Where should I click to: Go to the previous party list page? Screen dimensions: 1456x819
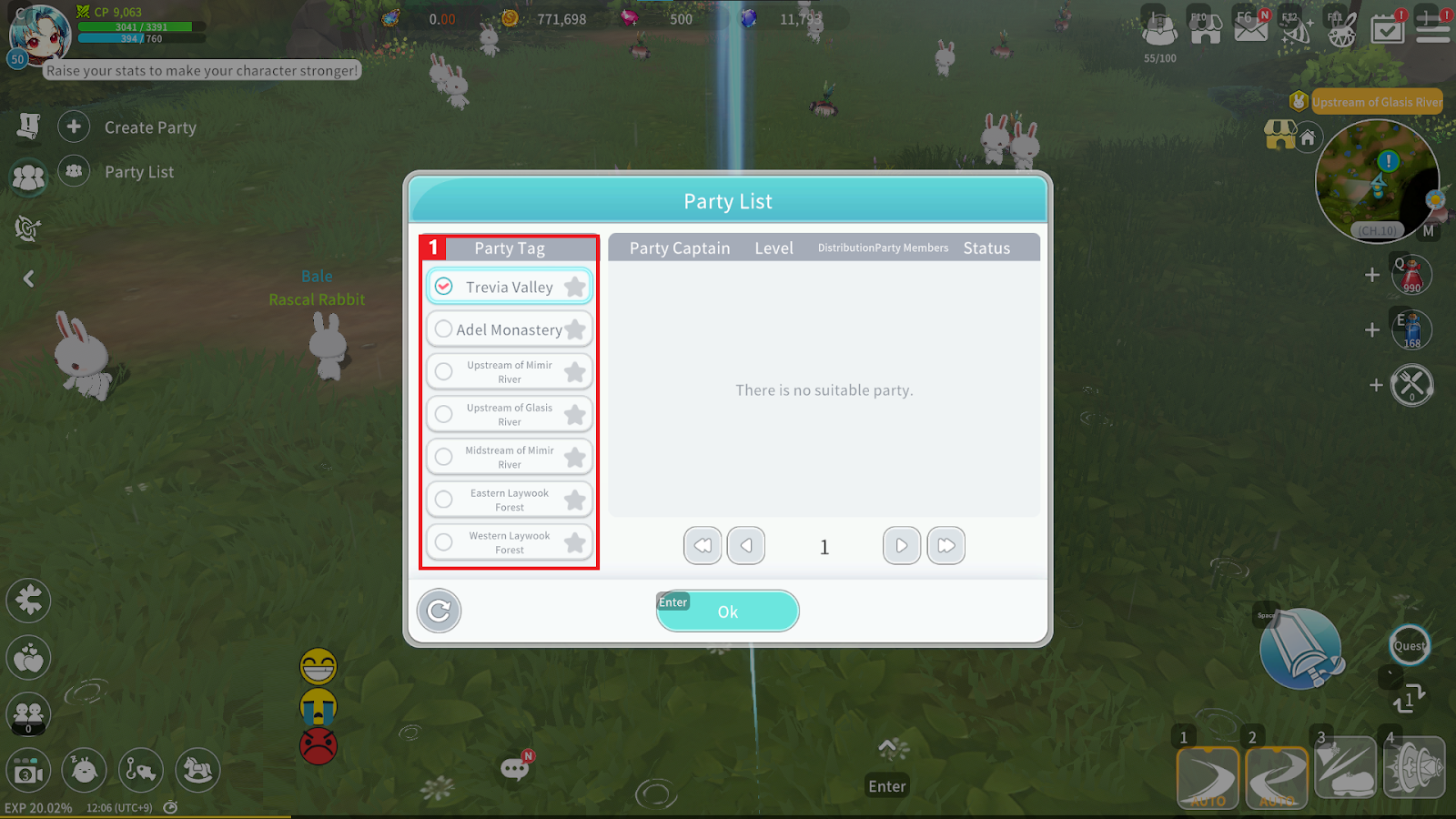(746, 546)
